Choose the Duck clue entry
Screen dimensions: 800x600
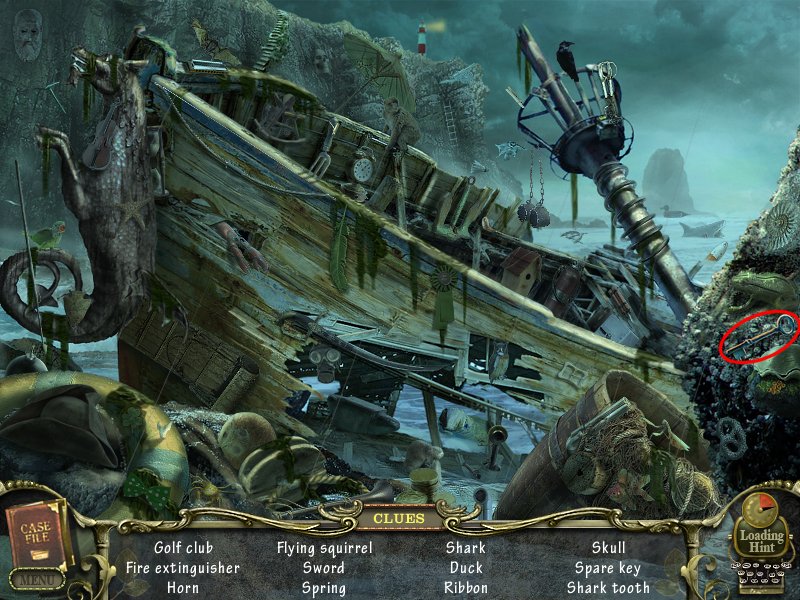point(465,568)
